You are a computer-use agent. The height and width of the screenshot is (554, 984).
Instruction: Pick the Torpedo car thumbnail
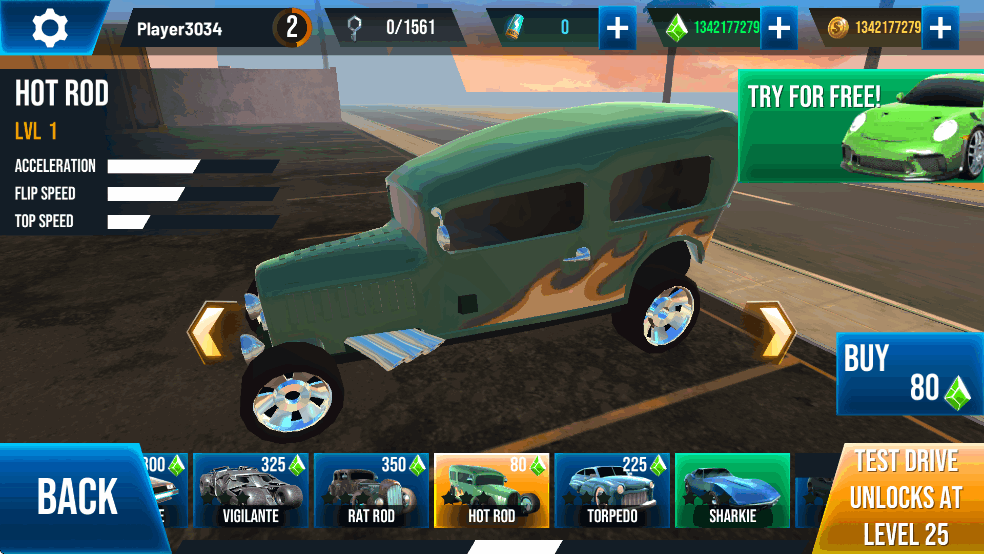coord(612,490)
